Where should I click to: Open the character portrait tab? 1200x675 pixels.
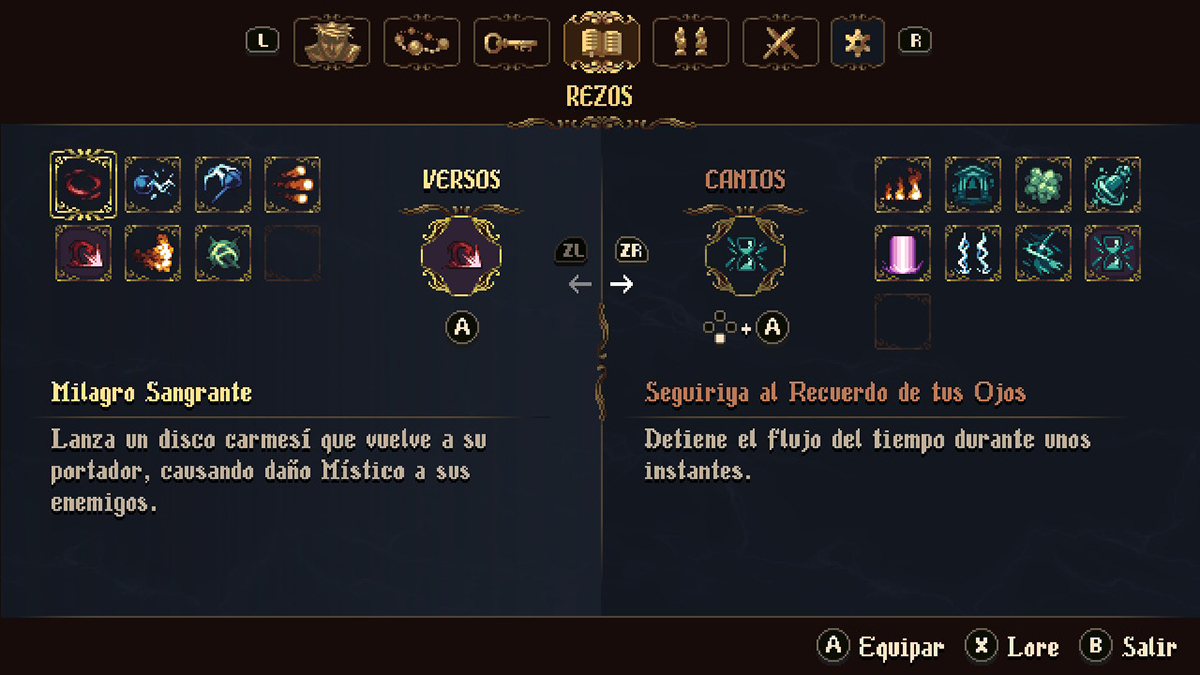[331, 43]
